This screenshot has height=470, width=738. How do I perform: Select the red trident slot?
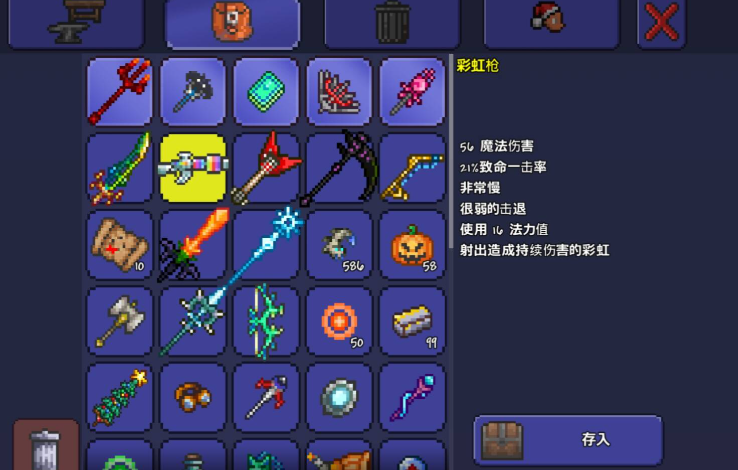coord(120,91)
